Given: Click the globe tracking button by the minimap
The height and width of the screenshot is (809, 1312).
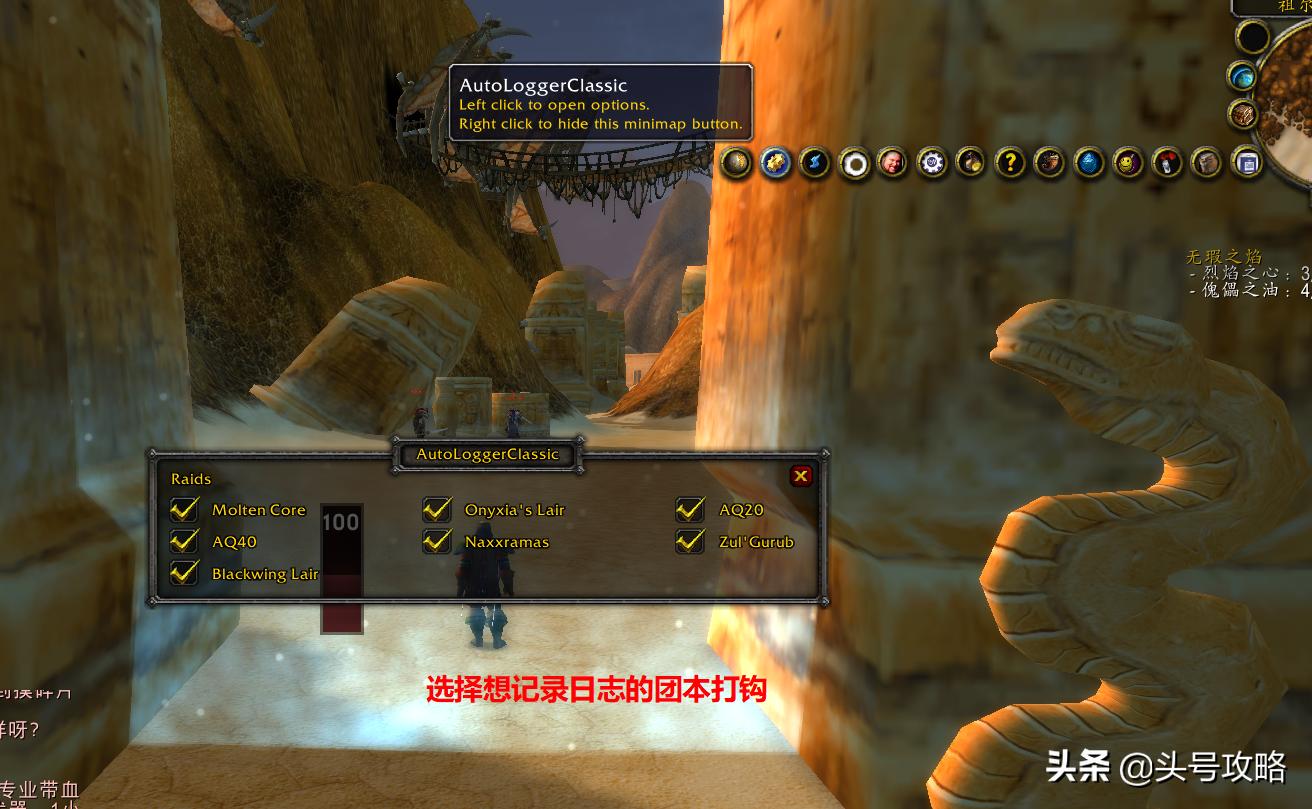Looking at the screenshot, I should pyautogui.click(x=1243, y=76).
